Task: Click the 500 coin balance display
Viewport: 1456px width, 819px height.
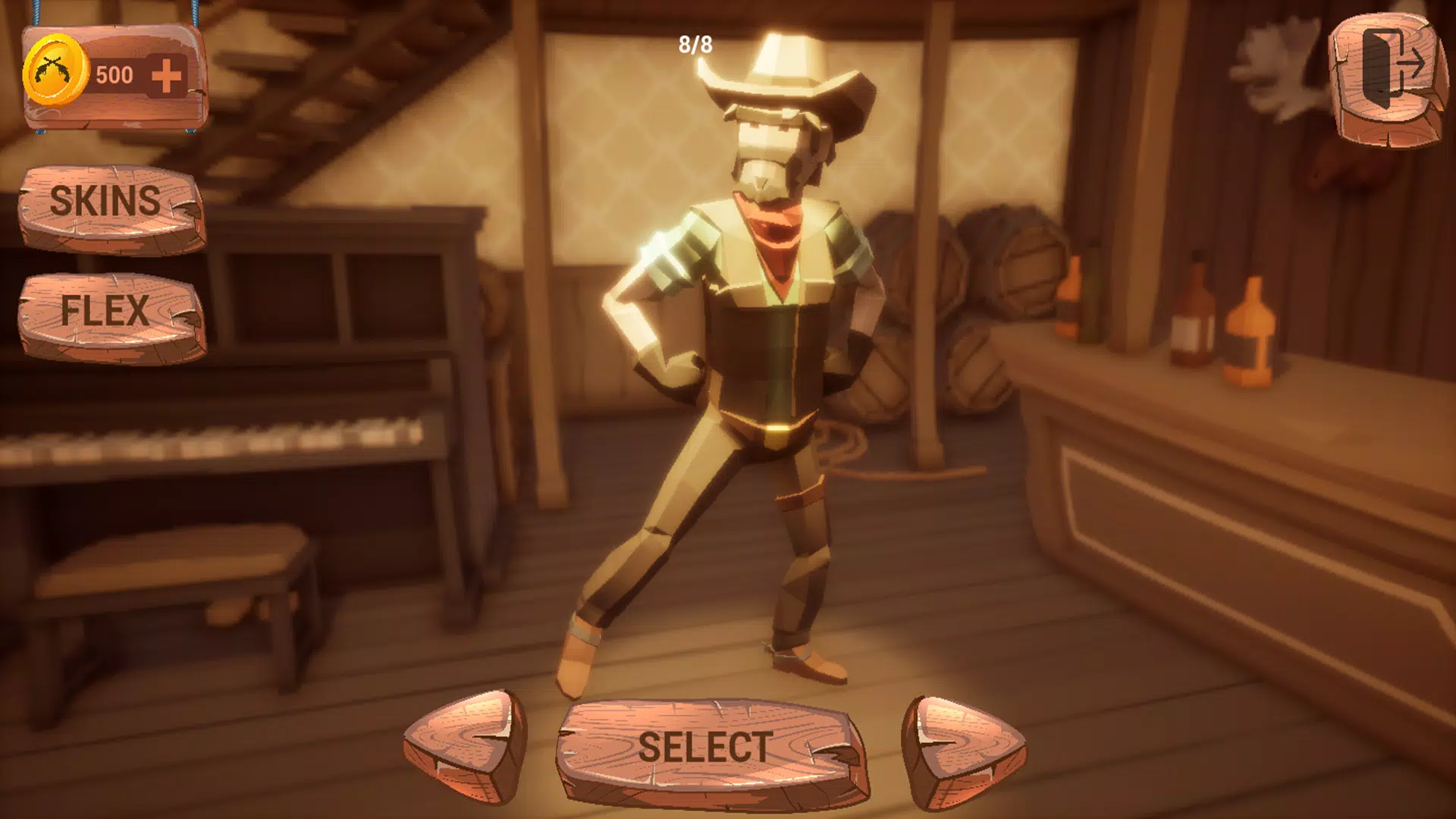Action: (x=114, y=74)
